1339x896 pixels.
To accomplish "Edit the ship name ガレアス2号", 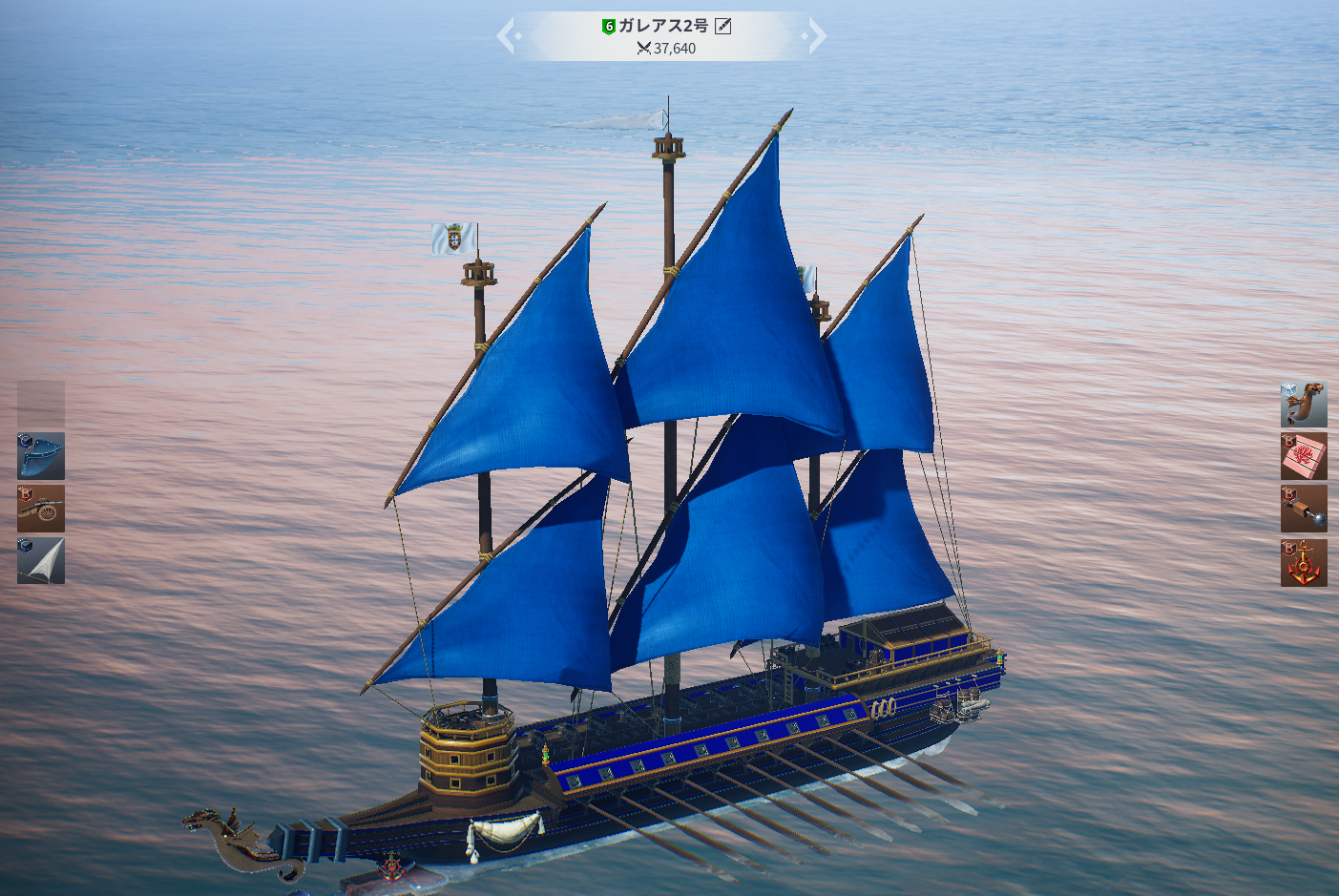I will (x=723, y=26).
